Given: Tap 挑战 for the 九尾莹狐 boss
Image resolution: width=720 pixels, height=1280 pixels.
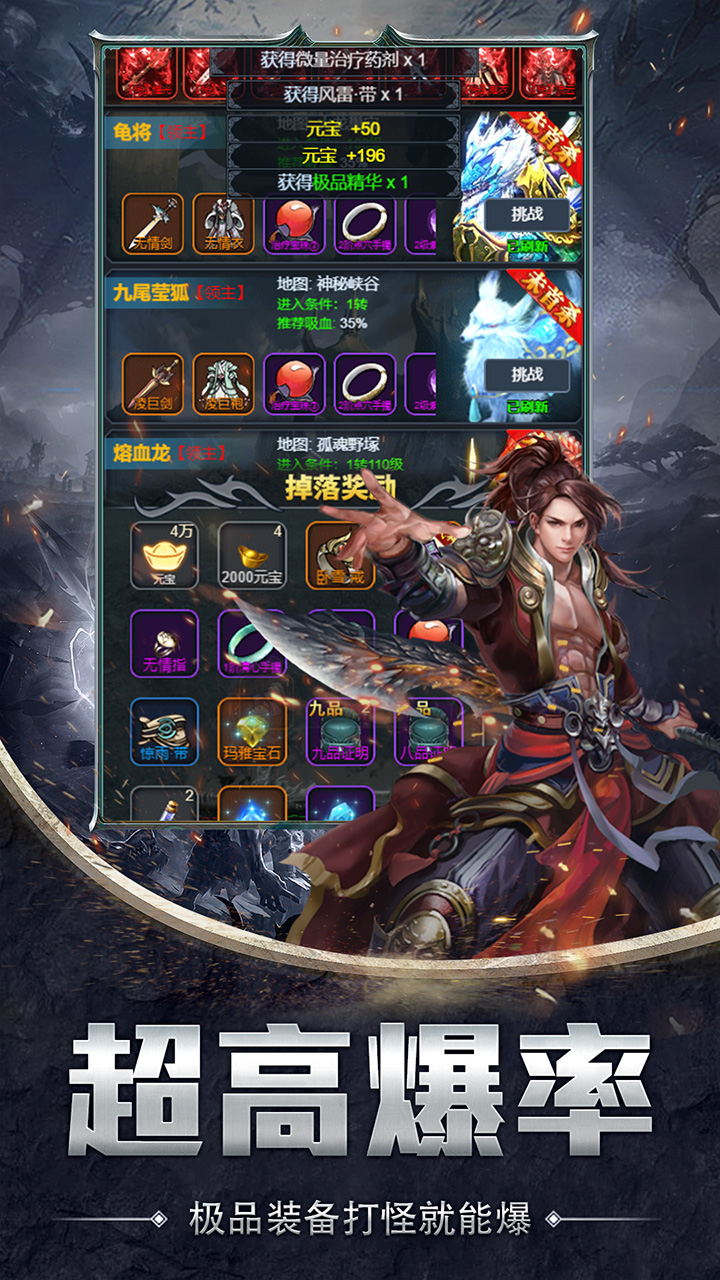Looking at the screenshot, I should point(526,374).
